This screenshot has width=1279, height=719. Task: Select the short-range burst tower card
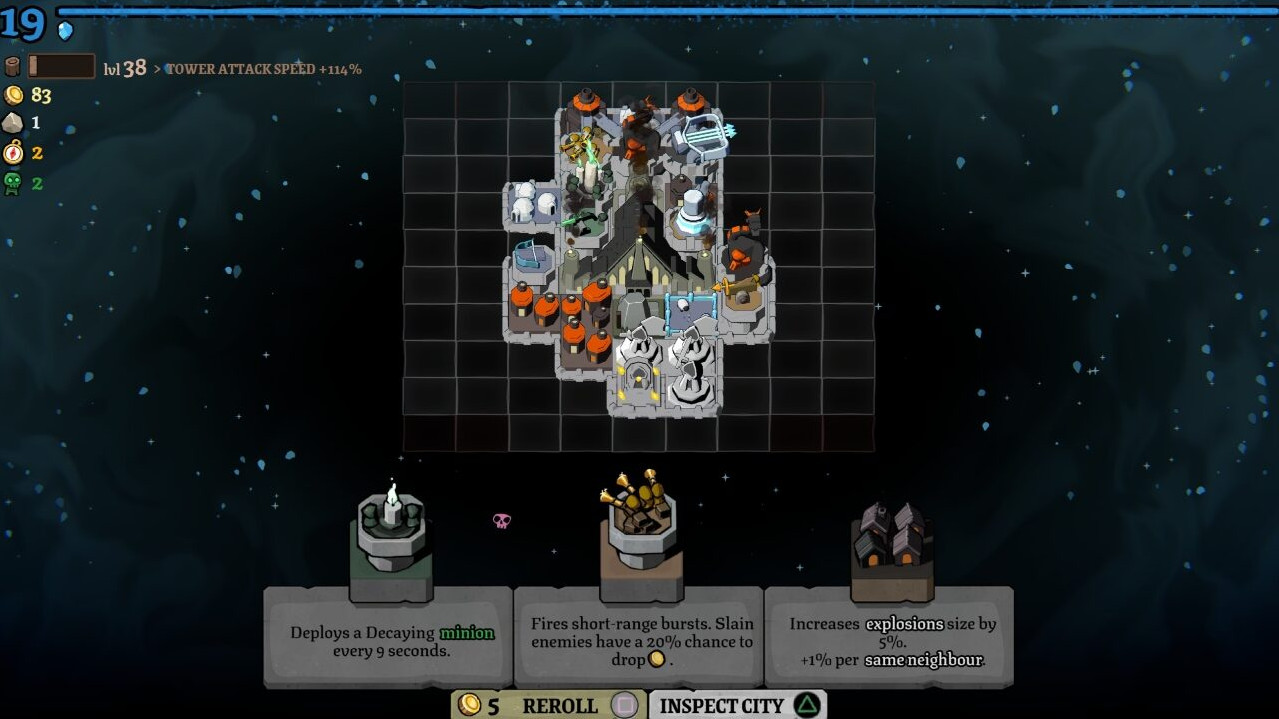(x=640, y=636)
